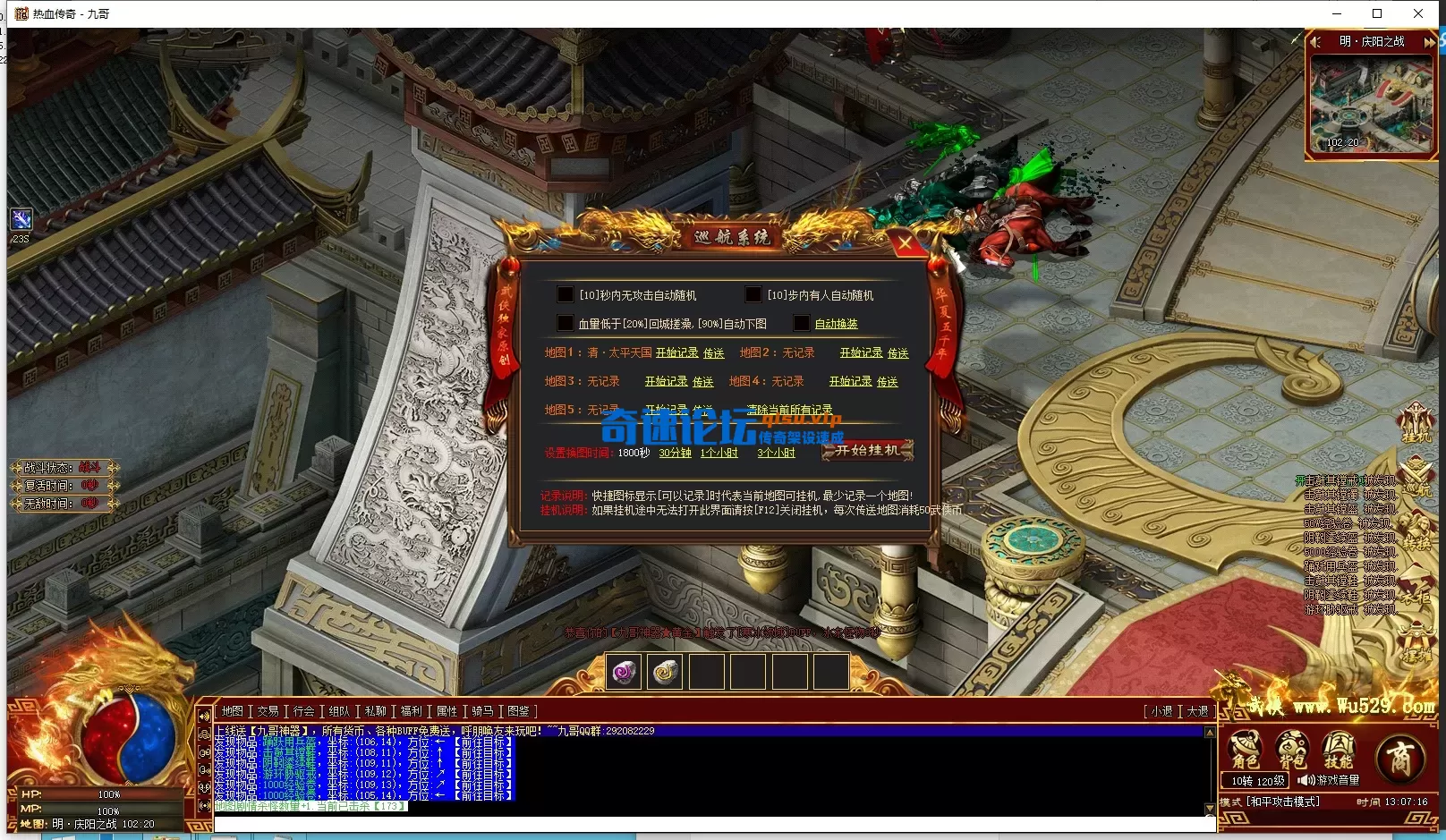
Task: Open the 福利 welfare menu
Action: (x=410, y=710)
